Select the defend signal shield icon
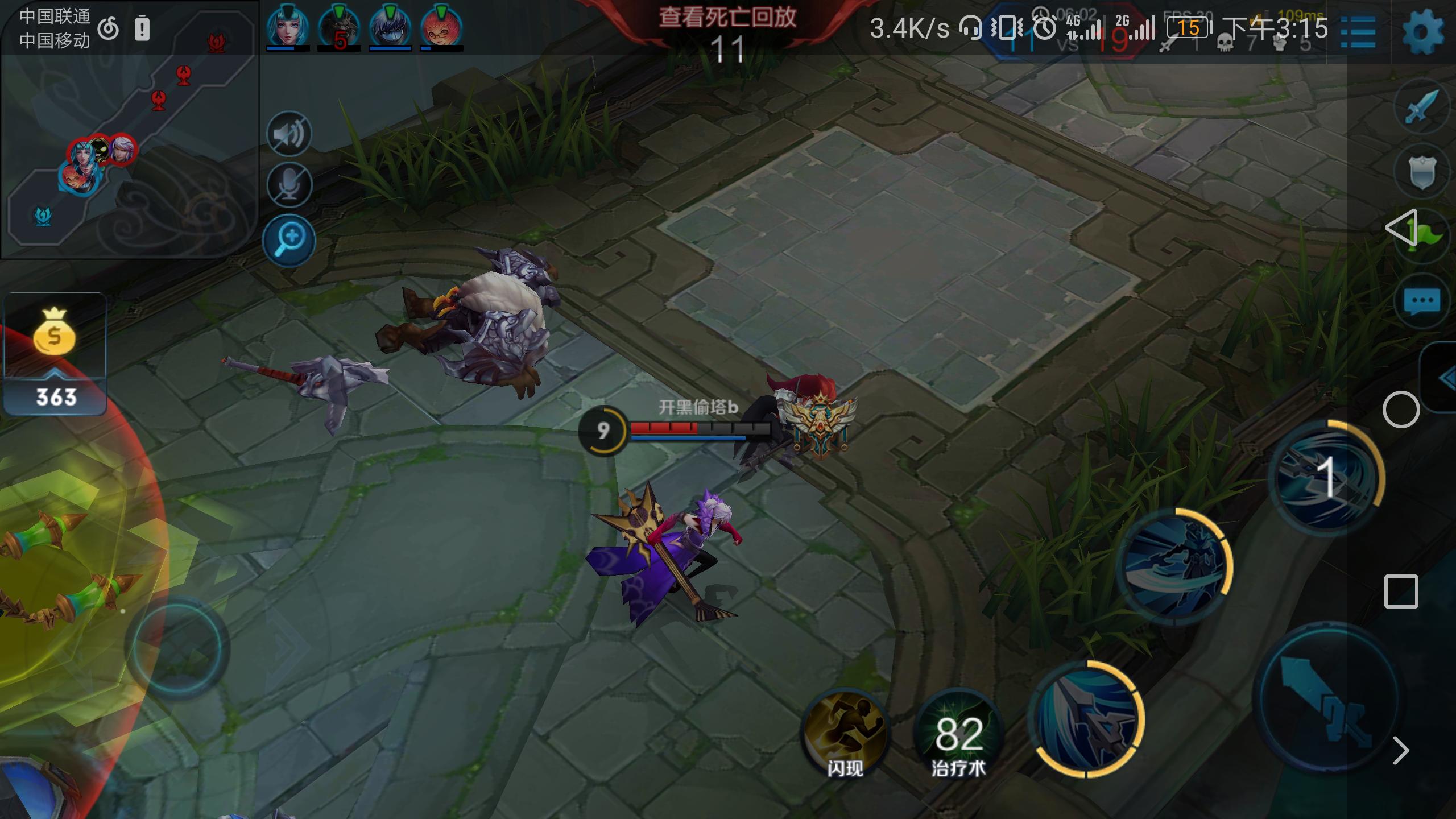Viewport: 1456px width, 819px height. pyautogui.click(x=1422, y=172)
